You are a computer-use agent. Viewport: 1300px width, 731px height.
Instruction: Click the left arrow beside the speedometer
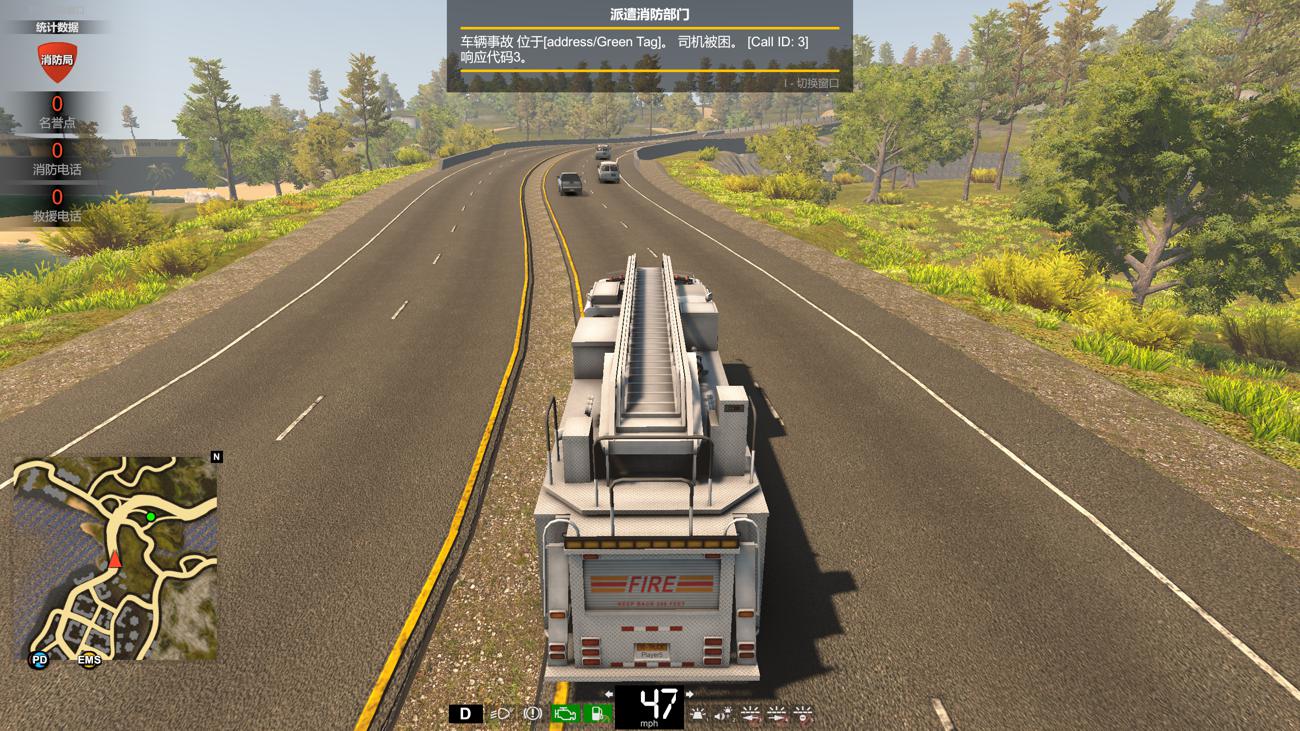[x=608, y=694]
